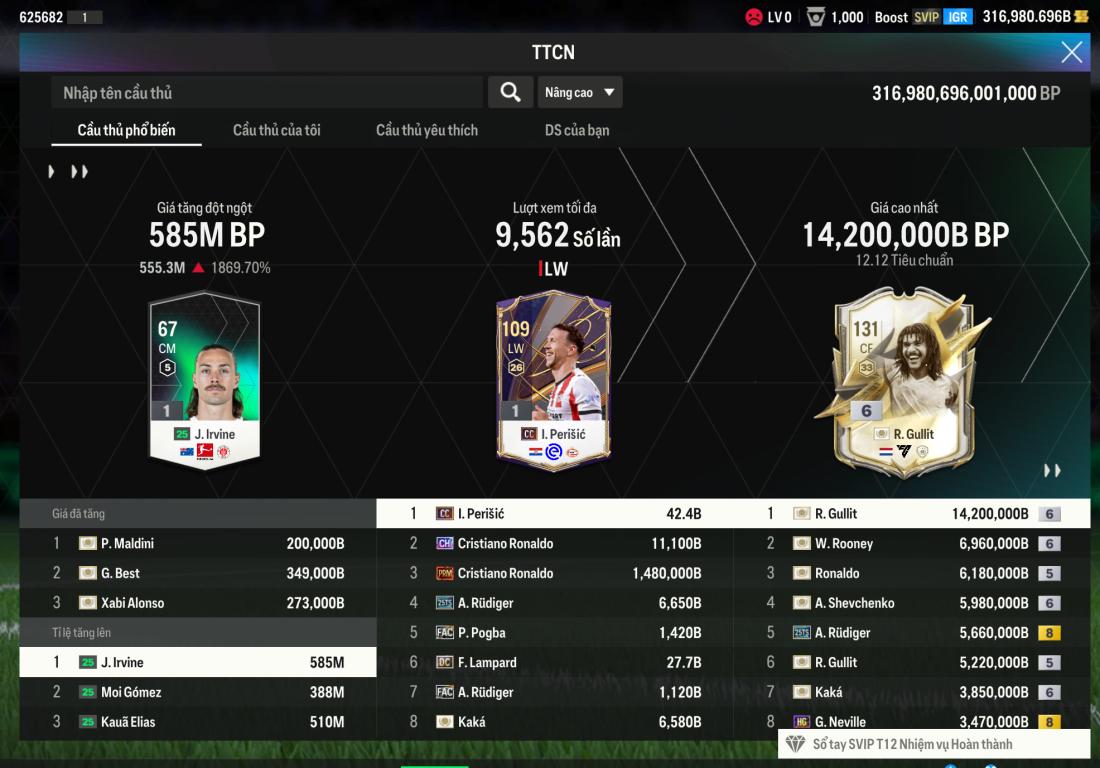Open the Nâng cao dropdown
This screenshot has height=768, width=1100.
[580, 93]
